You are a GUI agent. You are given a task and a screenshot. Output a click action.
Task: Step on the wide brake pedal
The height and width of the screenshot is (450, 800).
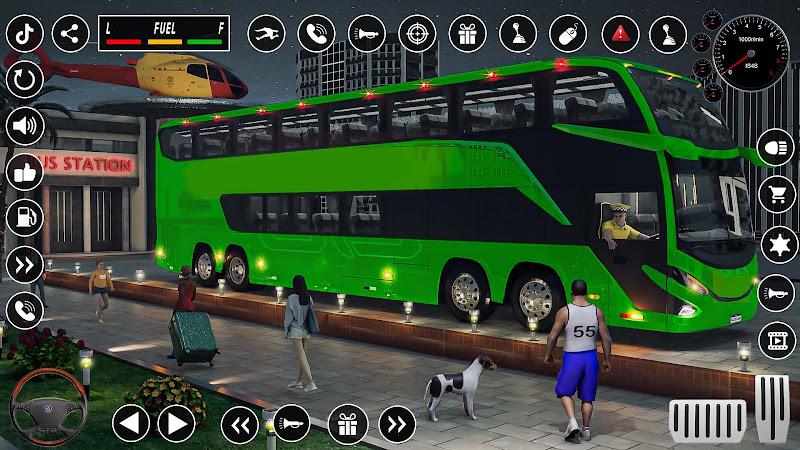[x=707, y=418]
